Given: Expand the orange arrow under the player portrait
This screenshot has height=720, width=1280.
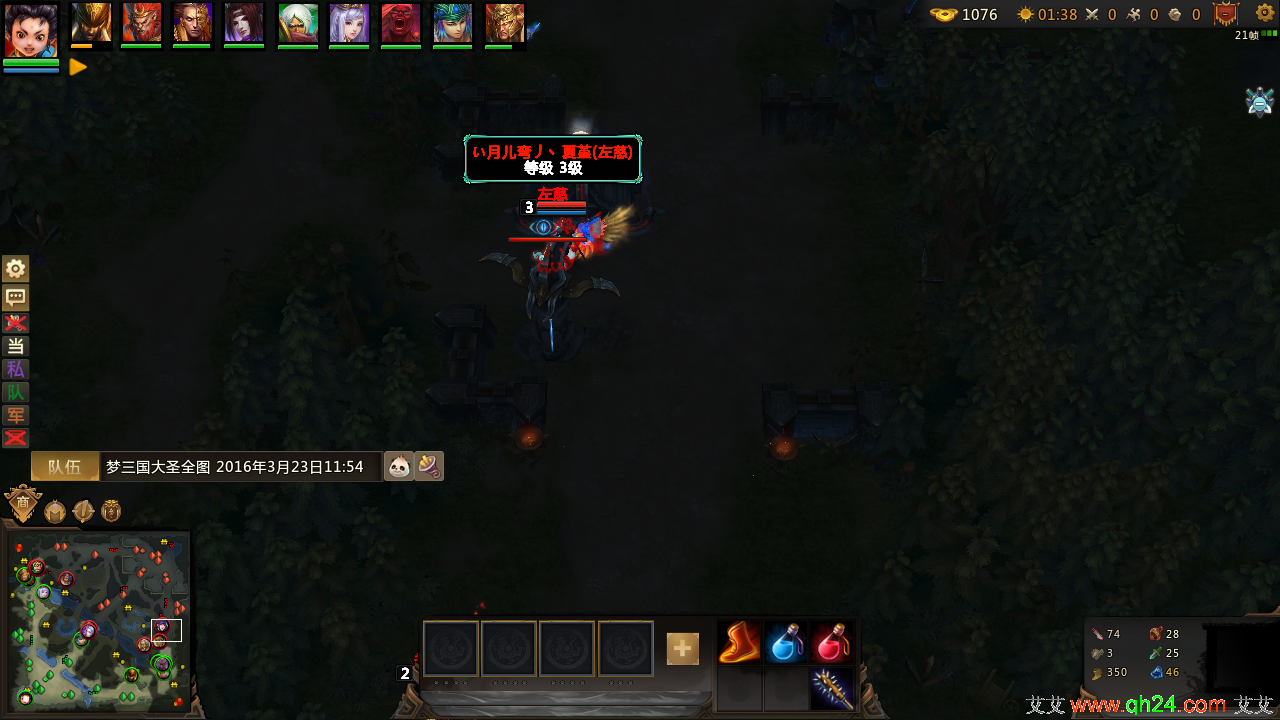Looking at the screenshot, I should pos(78,68).
